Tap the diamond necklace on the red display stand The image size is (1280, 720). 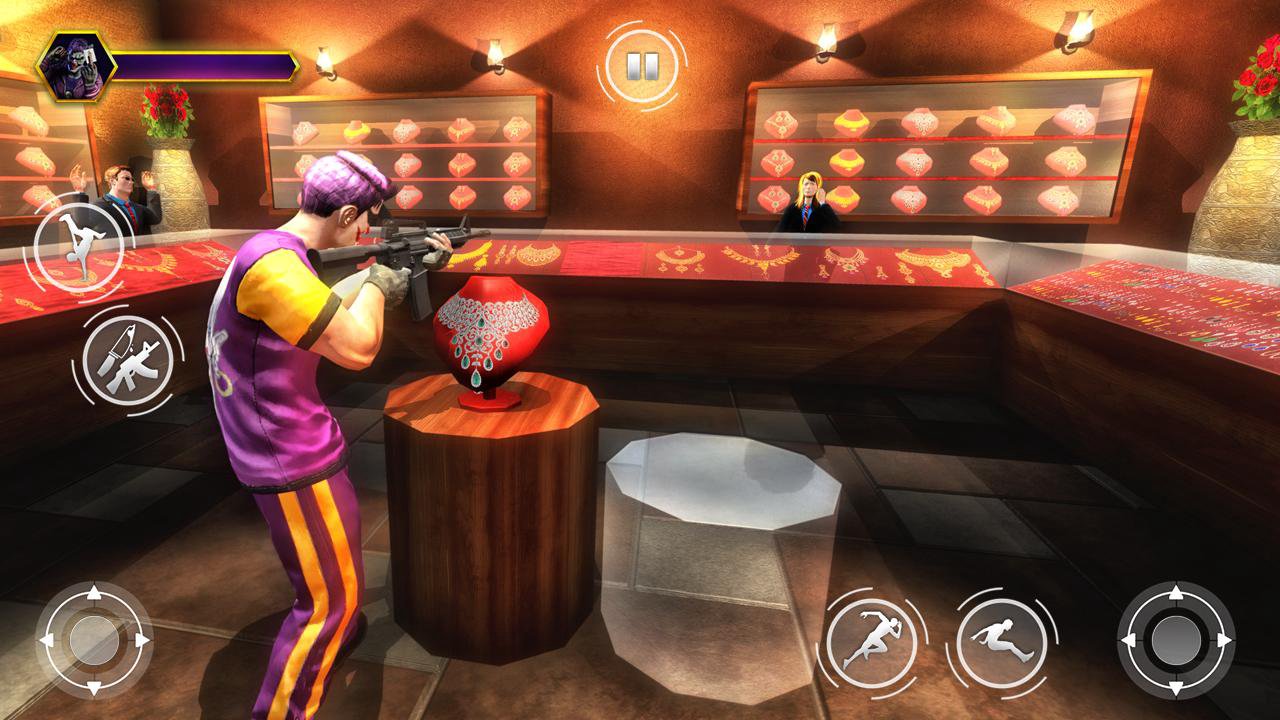pyautogui.click(x=487, y=330)
